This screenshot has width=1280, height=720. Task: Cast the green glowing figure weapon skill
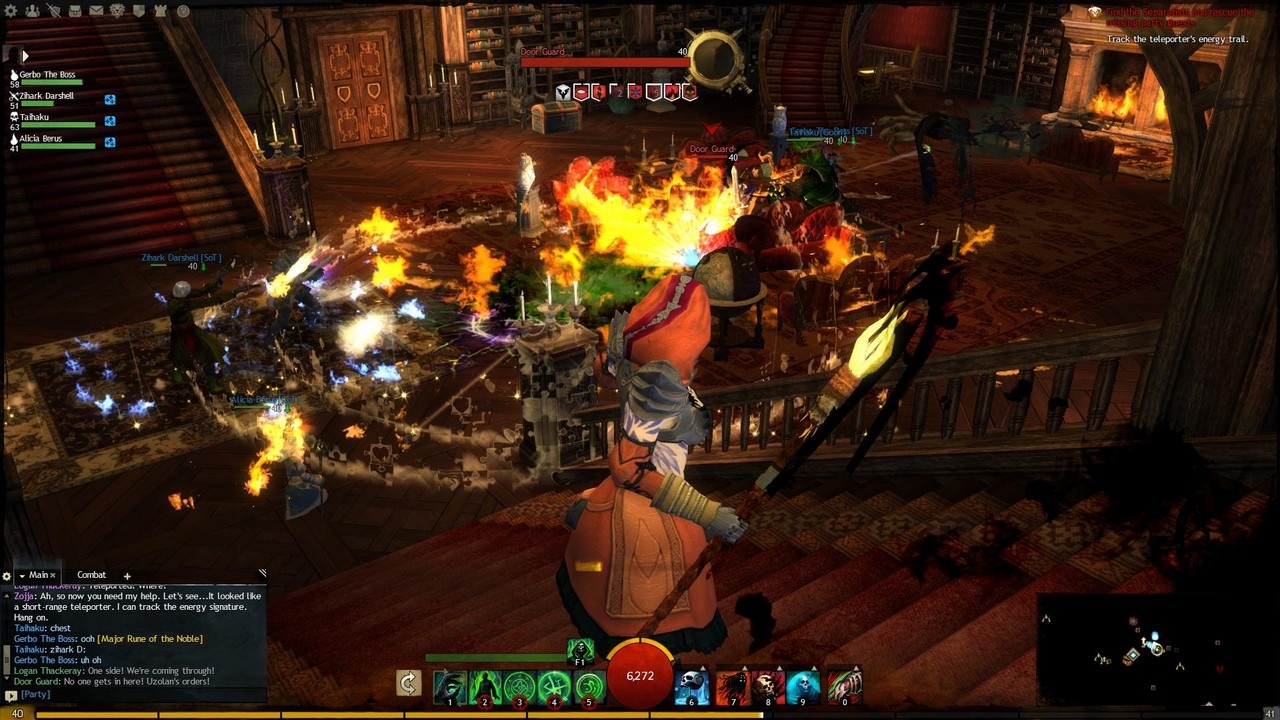coord(485,687)
